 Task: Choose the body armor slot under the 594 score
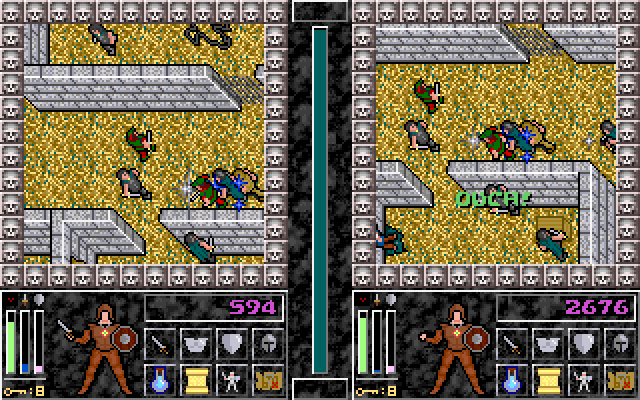[196, 344]
